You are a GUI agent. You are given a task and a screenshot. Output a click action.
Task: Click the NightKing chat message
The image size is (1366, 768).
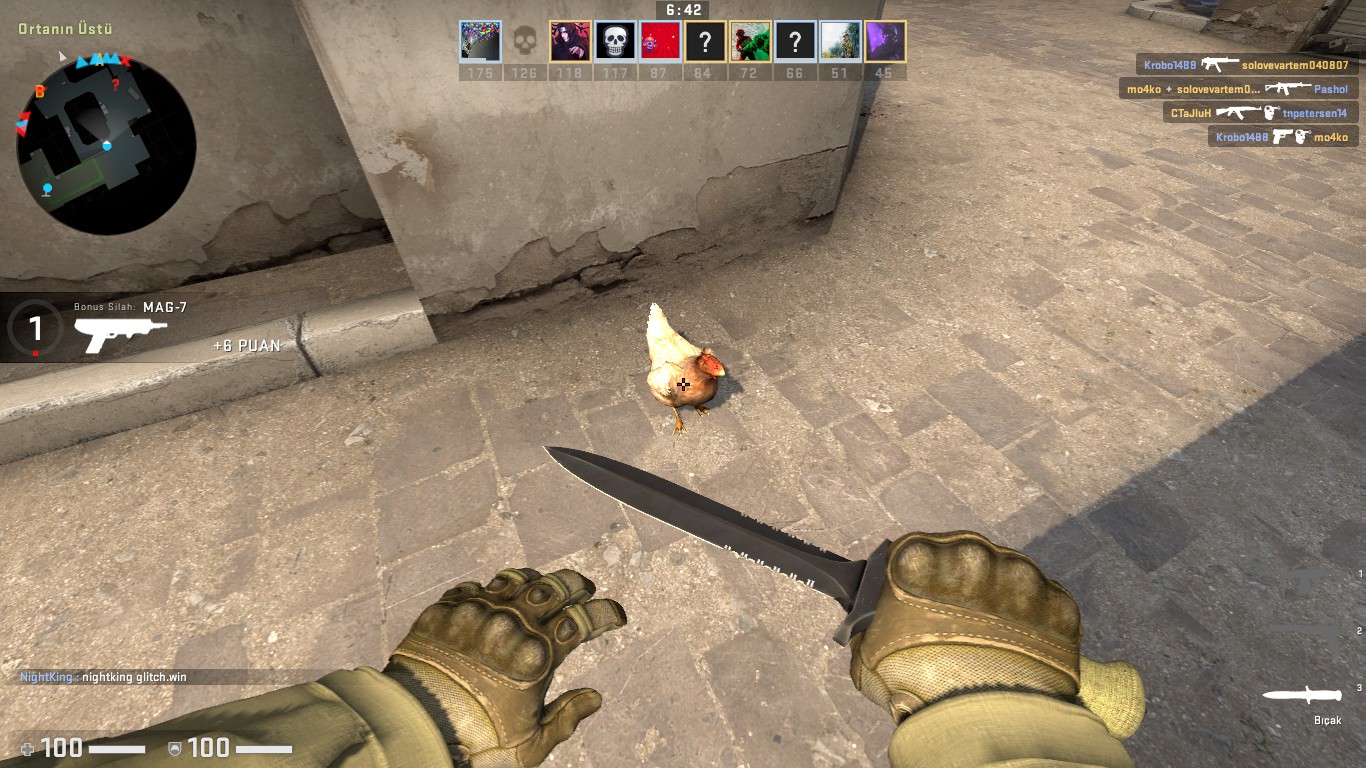click(x=104, y=677)
